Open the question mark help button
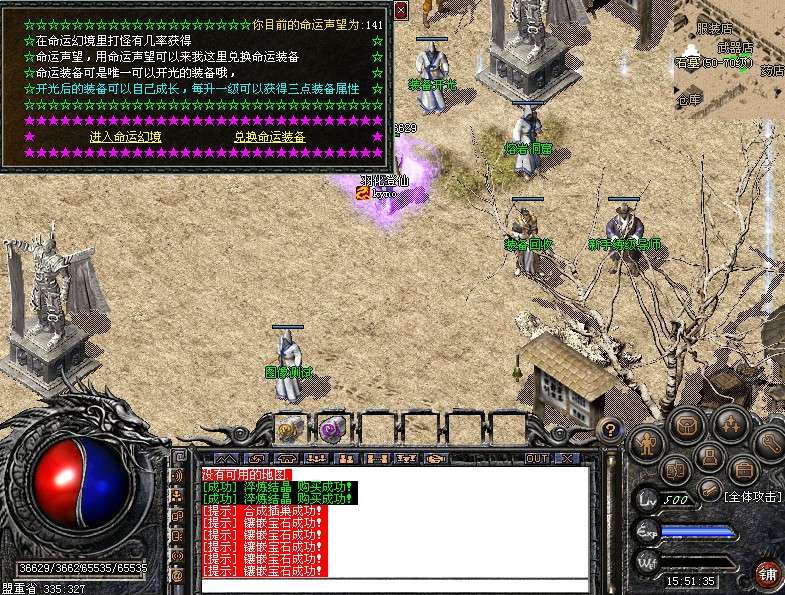 tap(608, 431)
